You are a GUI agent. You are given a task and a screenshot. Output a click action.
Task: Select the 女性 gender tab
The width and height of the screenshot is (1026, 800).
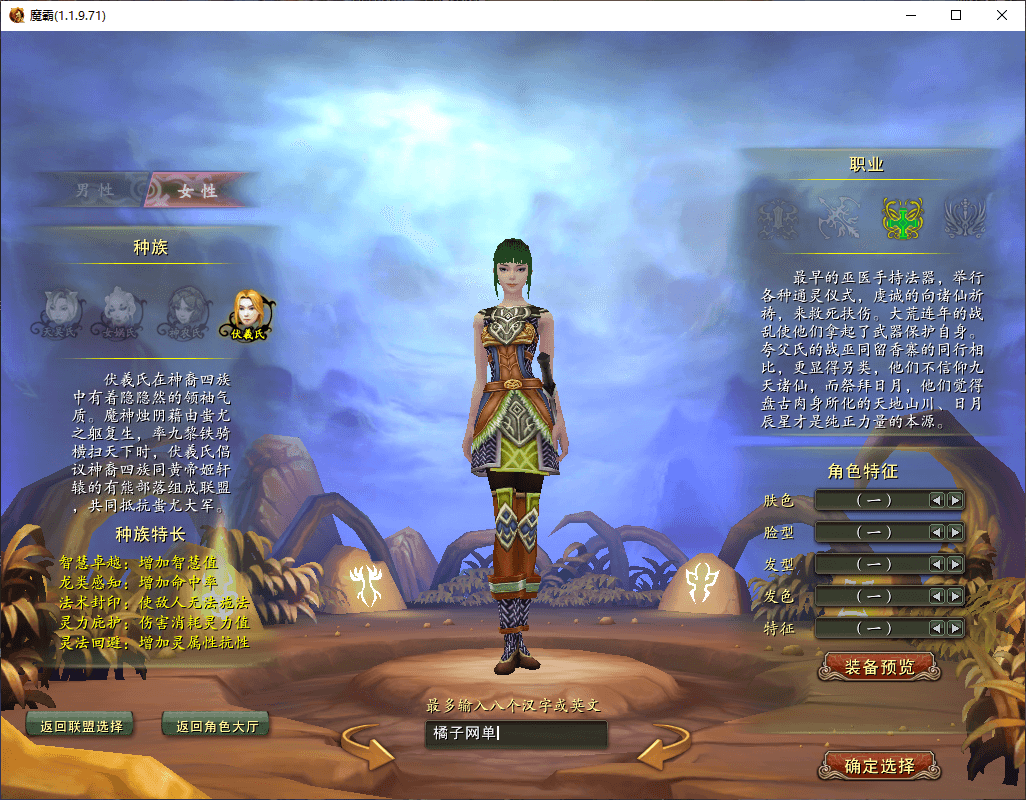pos(197,190)
